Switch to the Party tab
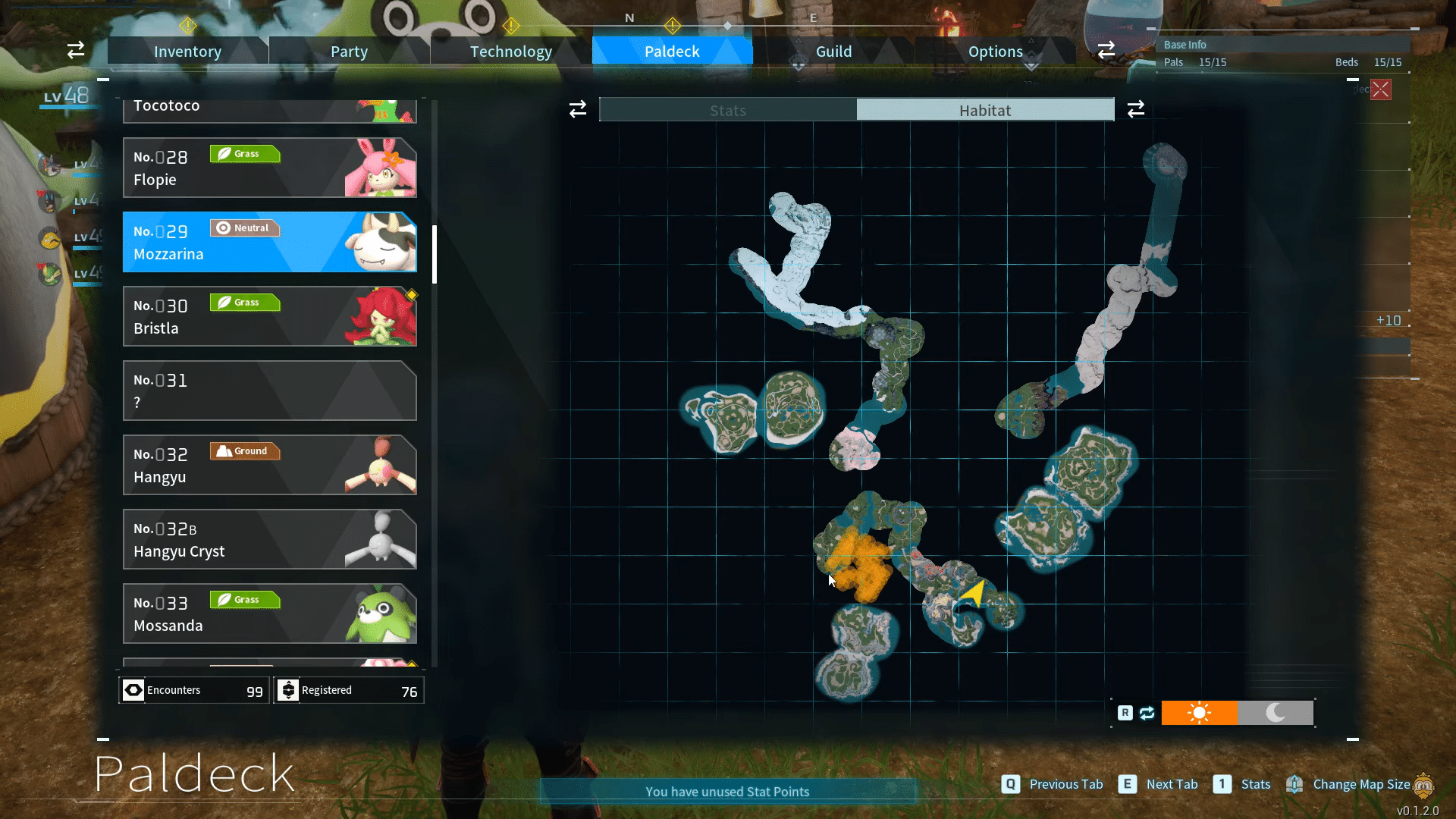The width and height of the screenshot is (1456, 819). [349, 52]
